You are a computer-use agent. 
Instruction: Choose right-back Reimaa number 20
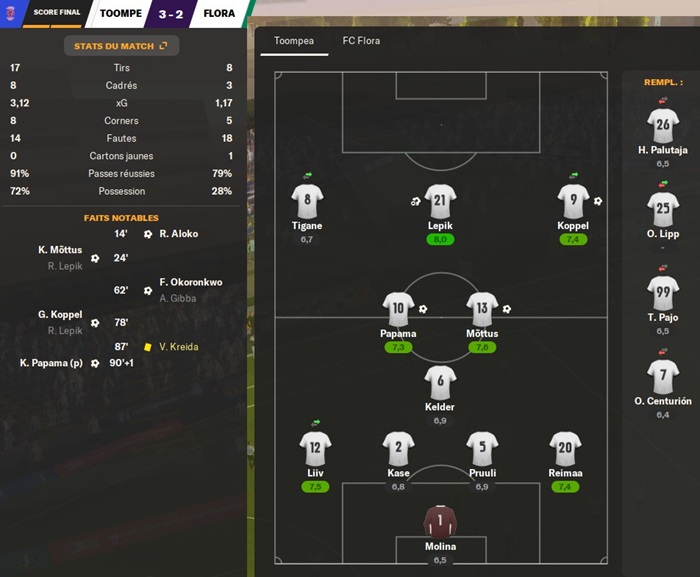565,450
